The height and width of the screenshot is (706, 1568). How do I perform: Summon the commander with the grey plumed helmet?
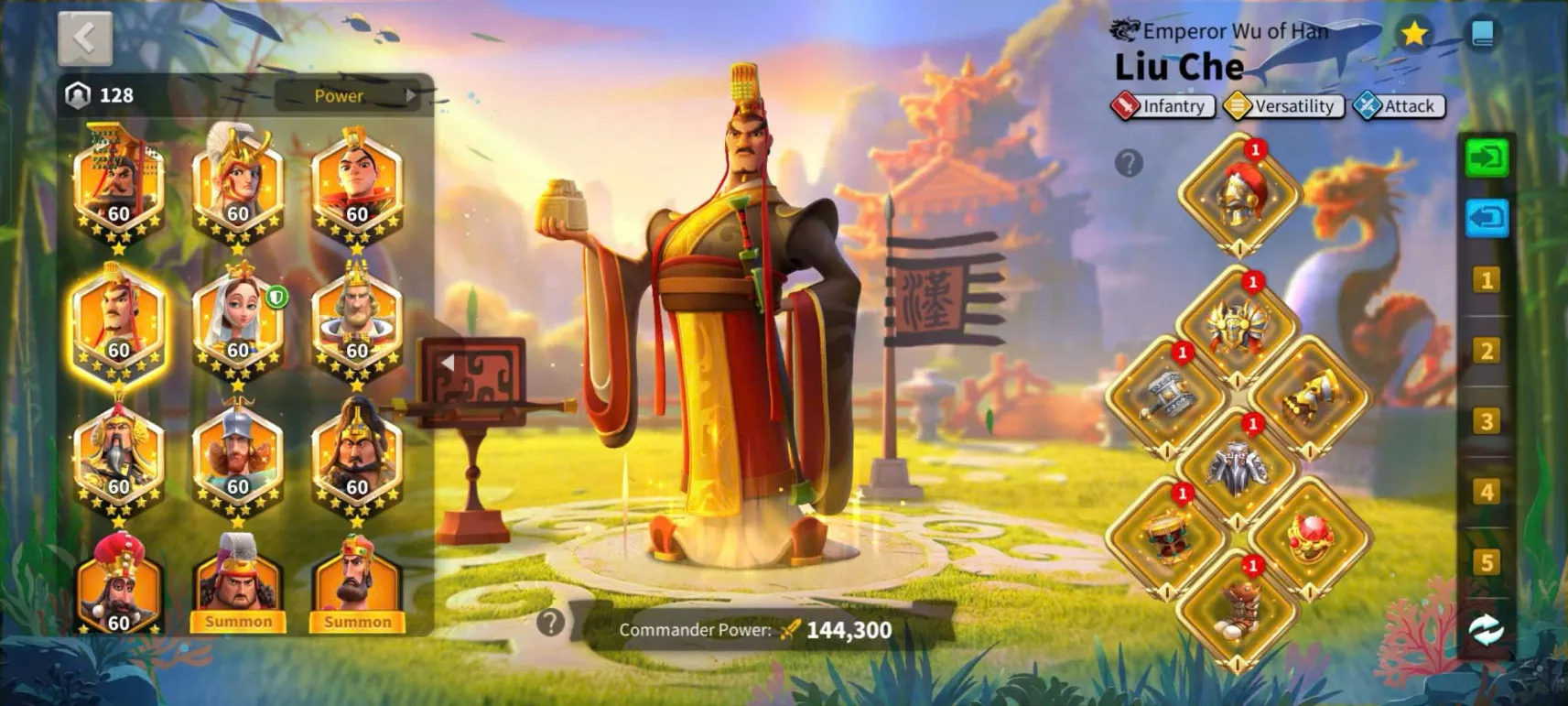coord(238,621)
